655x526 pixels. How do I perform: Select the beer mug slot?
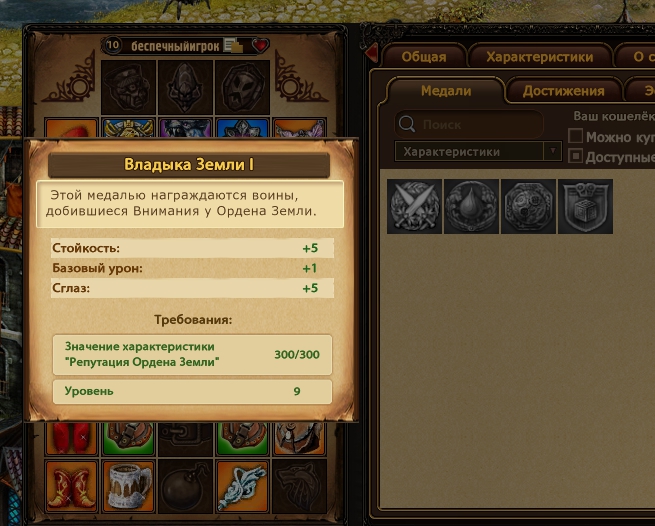tap(129, 484)
